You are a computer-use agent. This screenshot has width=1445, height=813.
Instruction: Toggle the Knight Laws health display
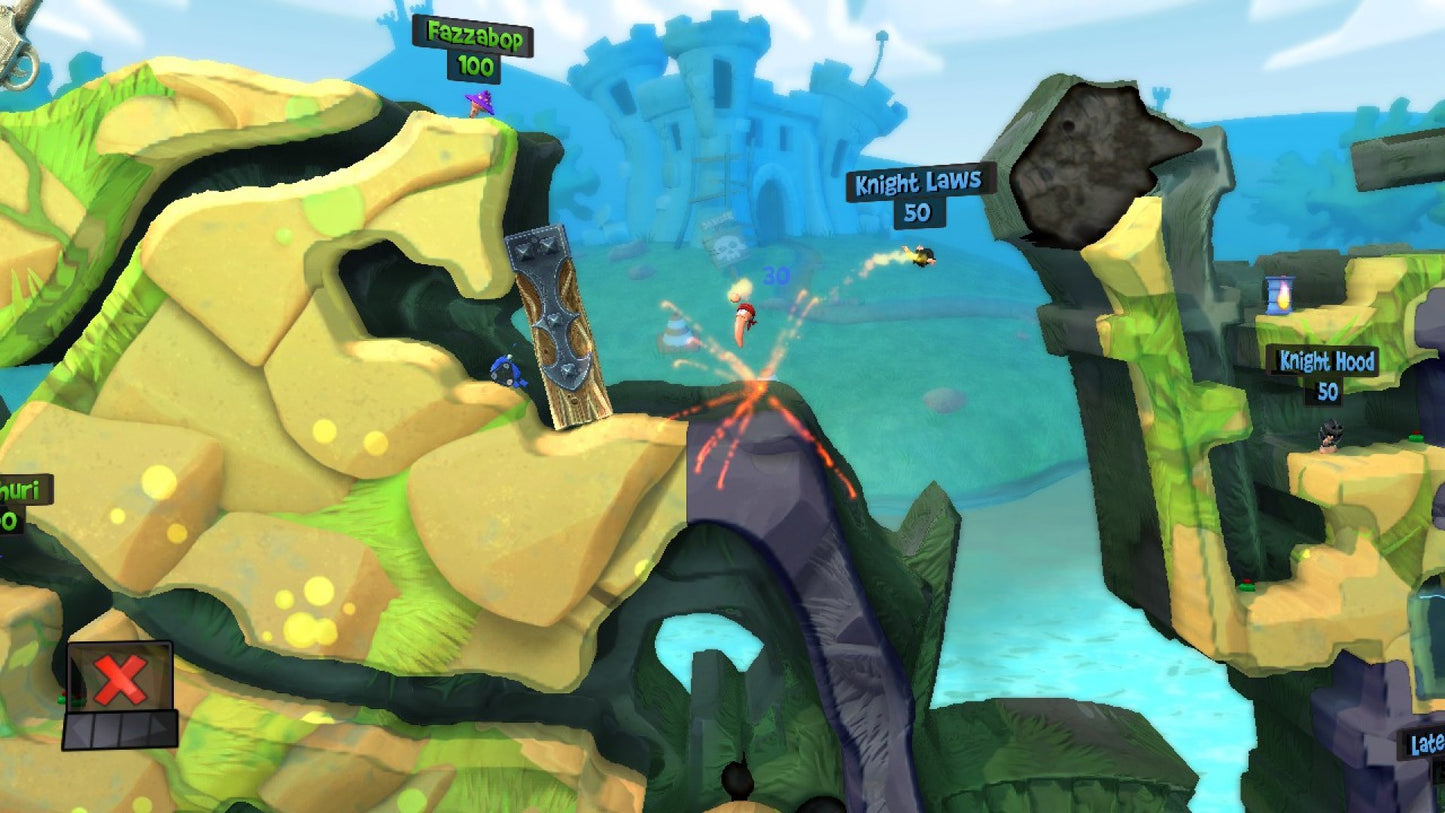pyautogui.click(x=920, y=213)
